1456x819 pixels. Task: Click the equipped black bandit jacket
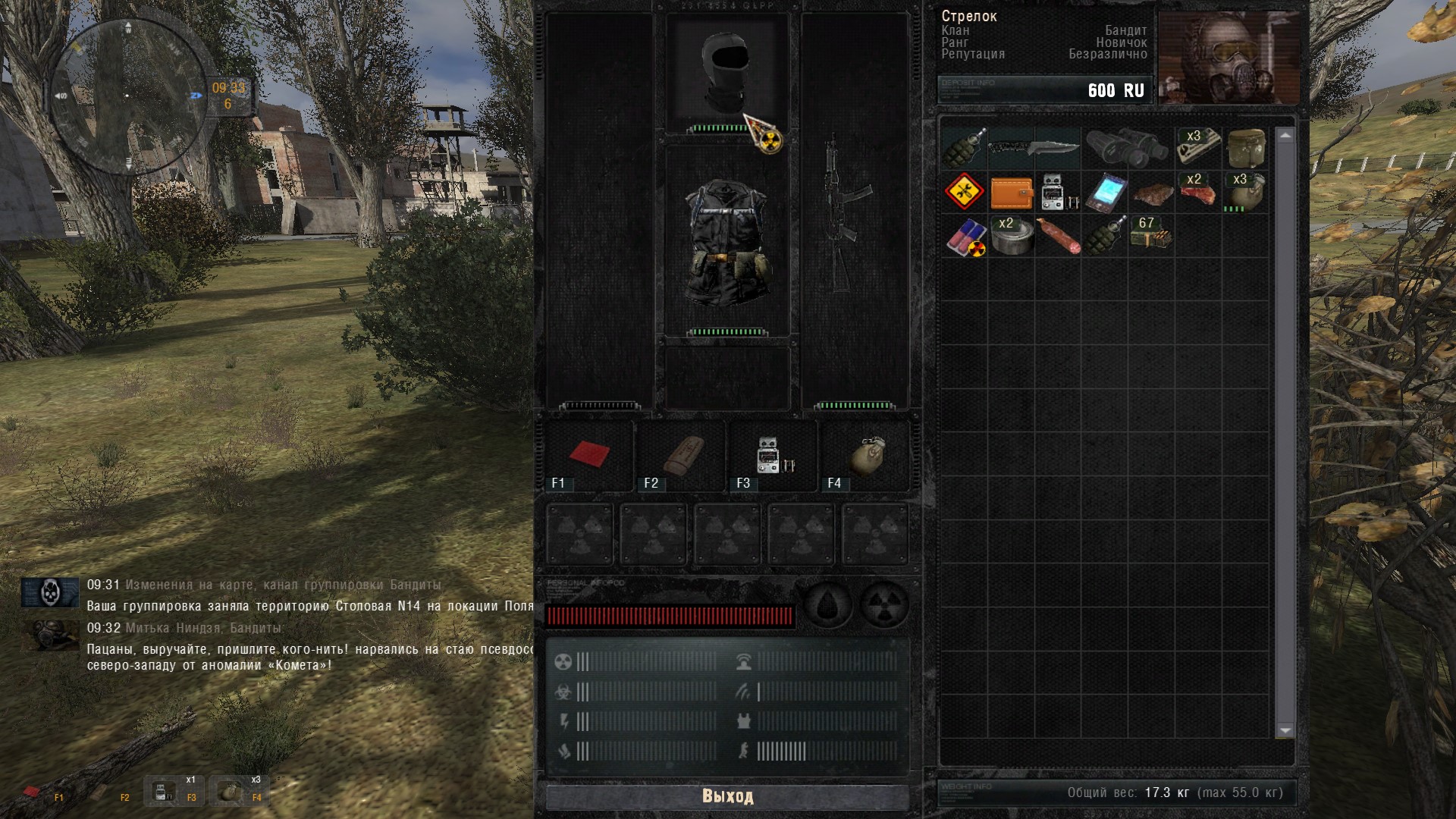[726, 241]
